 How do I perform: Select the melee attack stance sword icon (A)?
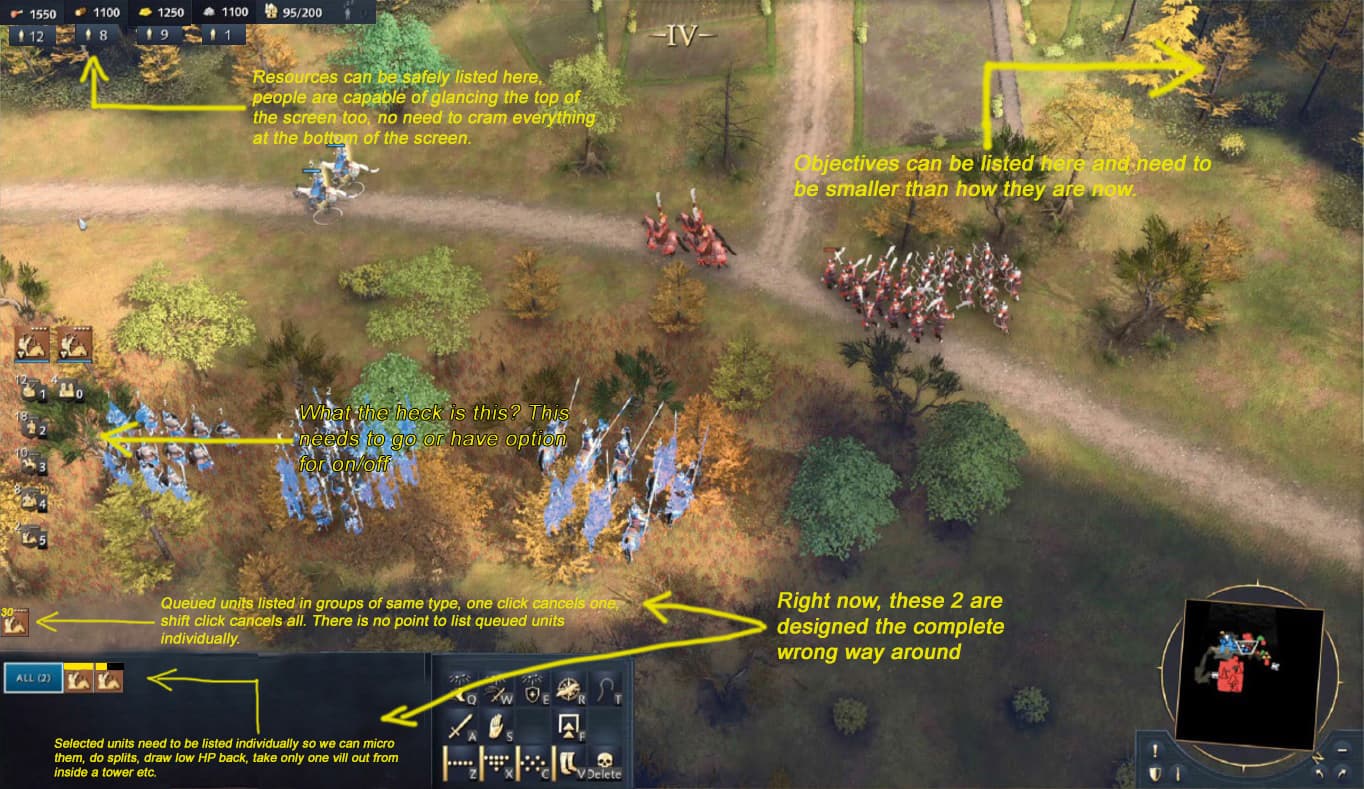pos(461,726)
